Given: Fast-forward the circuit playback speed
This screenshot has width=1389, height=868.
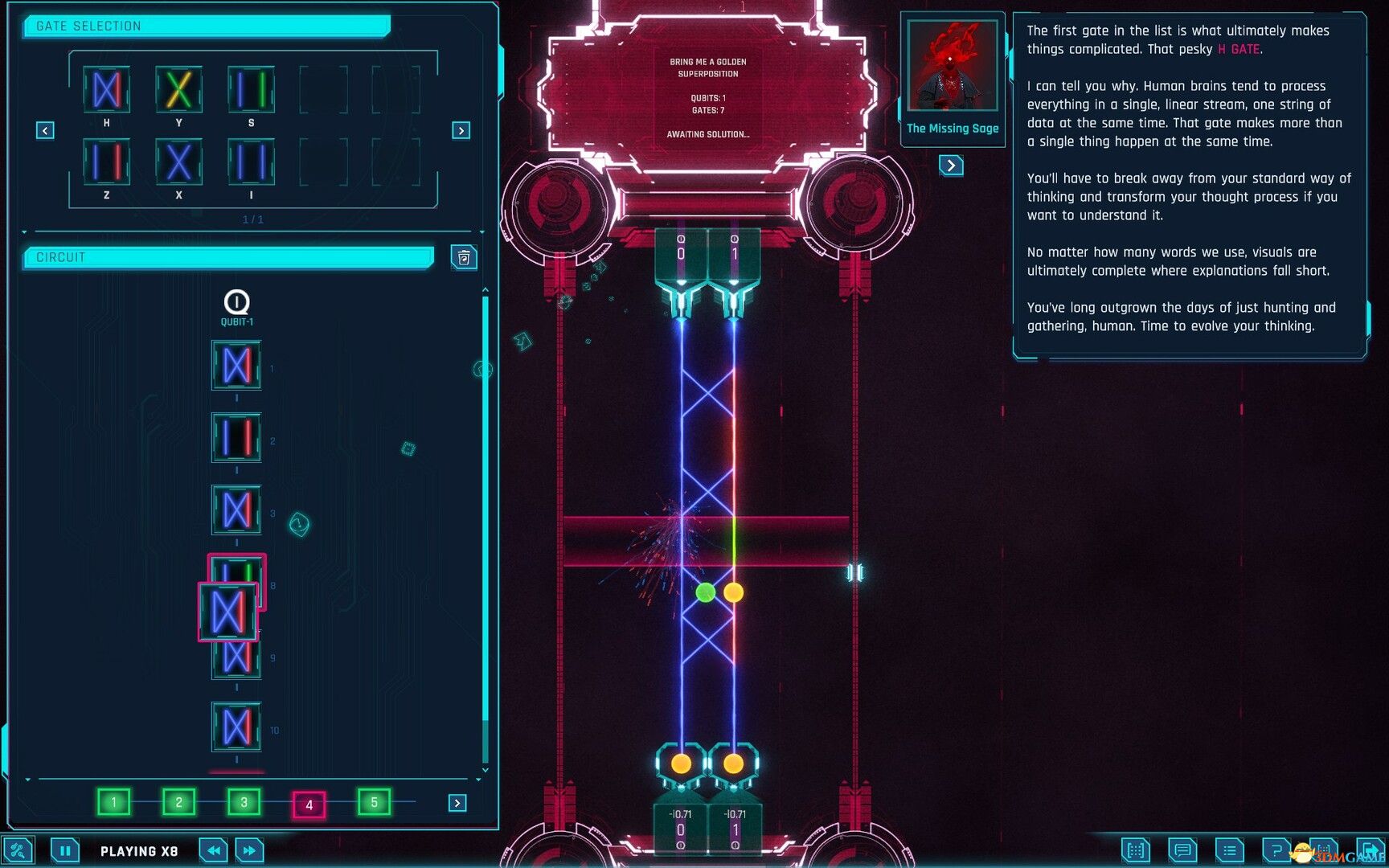Looking at the screenshot, I should pyautogui.click(x=249, y=850).
